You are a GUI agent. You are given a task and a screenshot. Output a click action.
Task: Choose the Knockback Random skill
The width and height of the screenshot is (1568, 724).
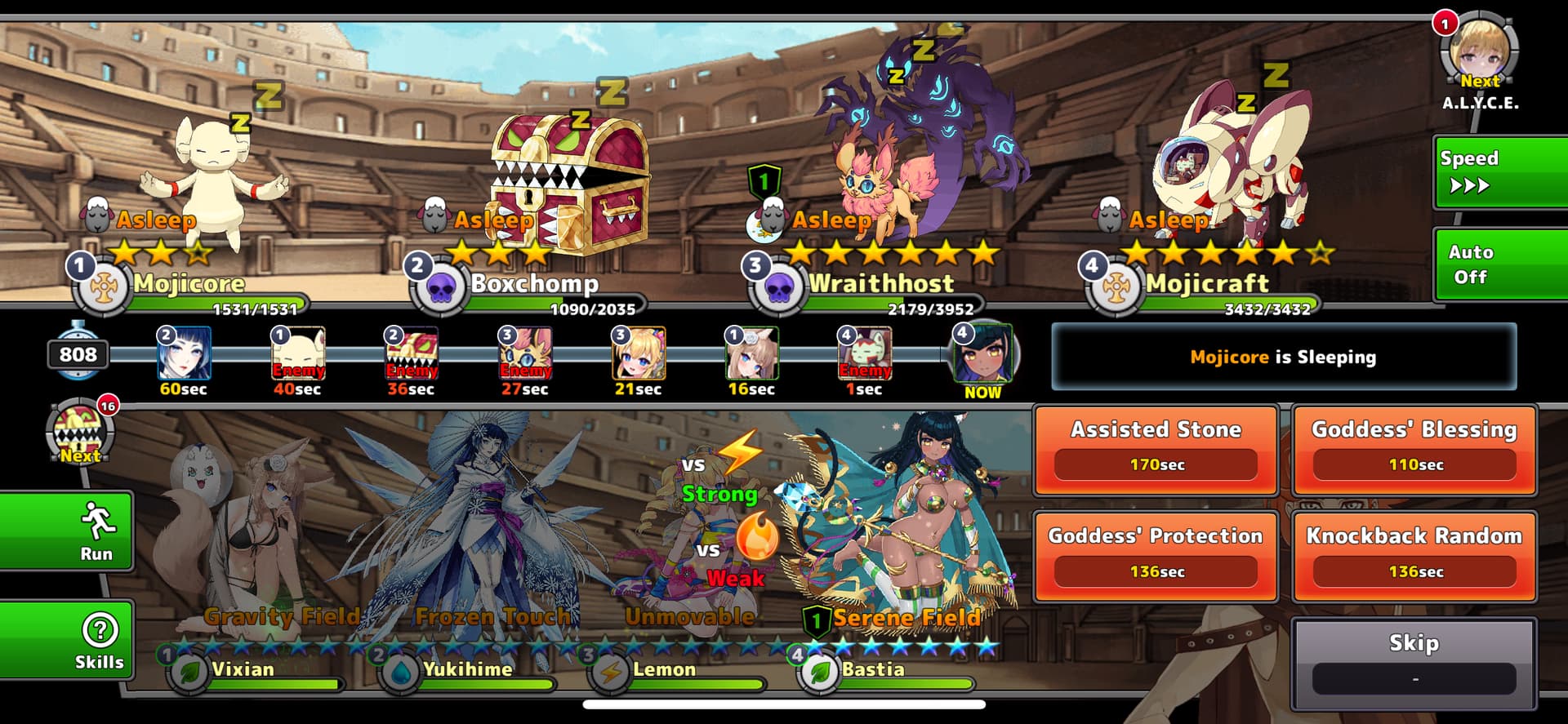(x=1414, y=557)
